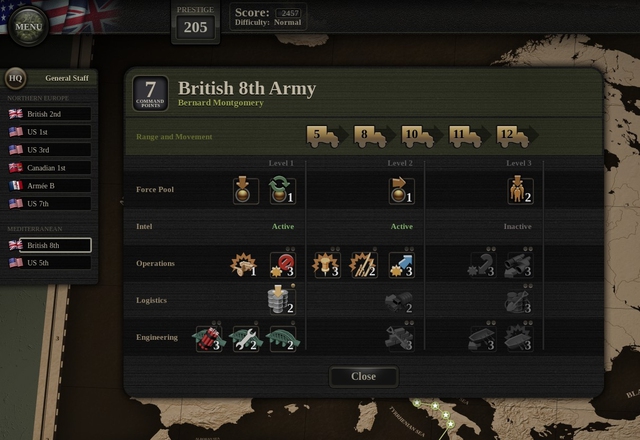The height and width of the screenshot is (440, 640).
Task: Select British 2nd army from list
Action: (x=49, y=114)
